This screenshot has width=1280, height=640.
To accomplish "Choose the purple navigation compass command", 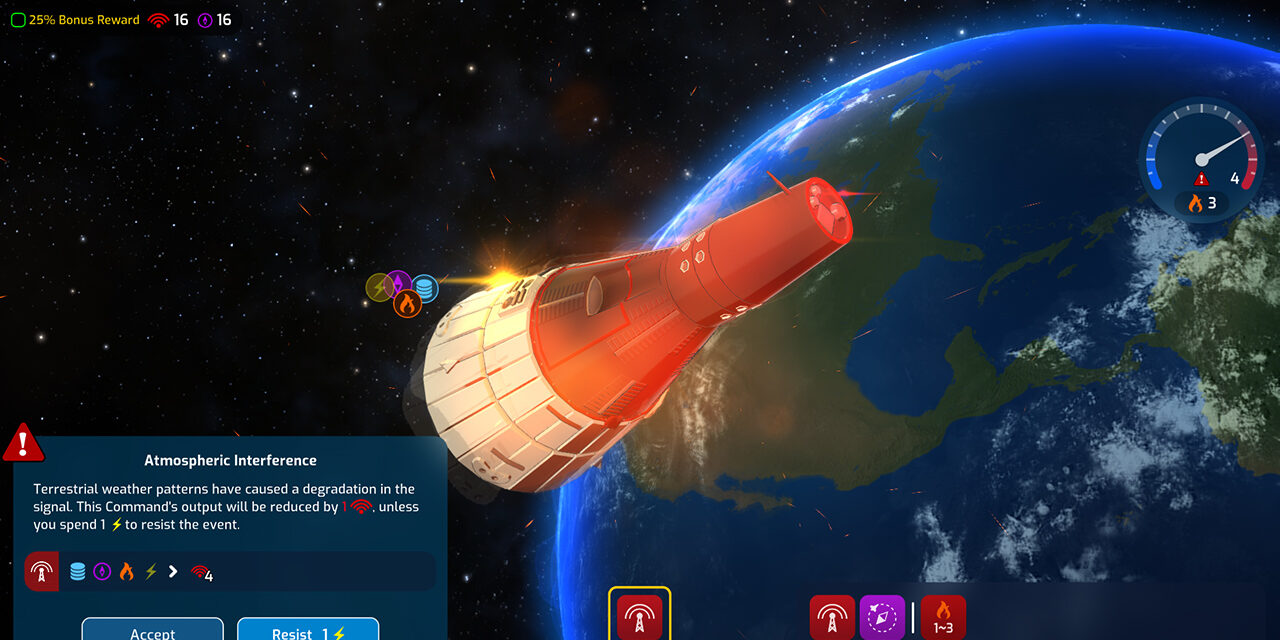I will 881,617.
